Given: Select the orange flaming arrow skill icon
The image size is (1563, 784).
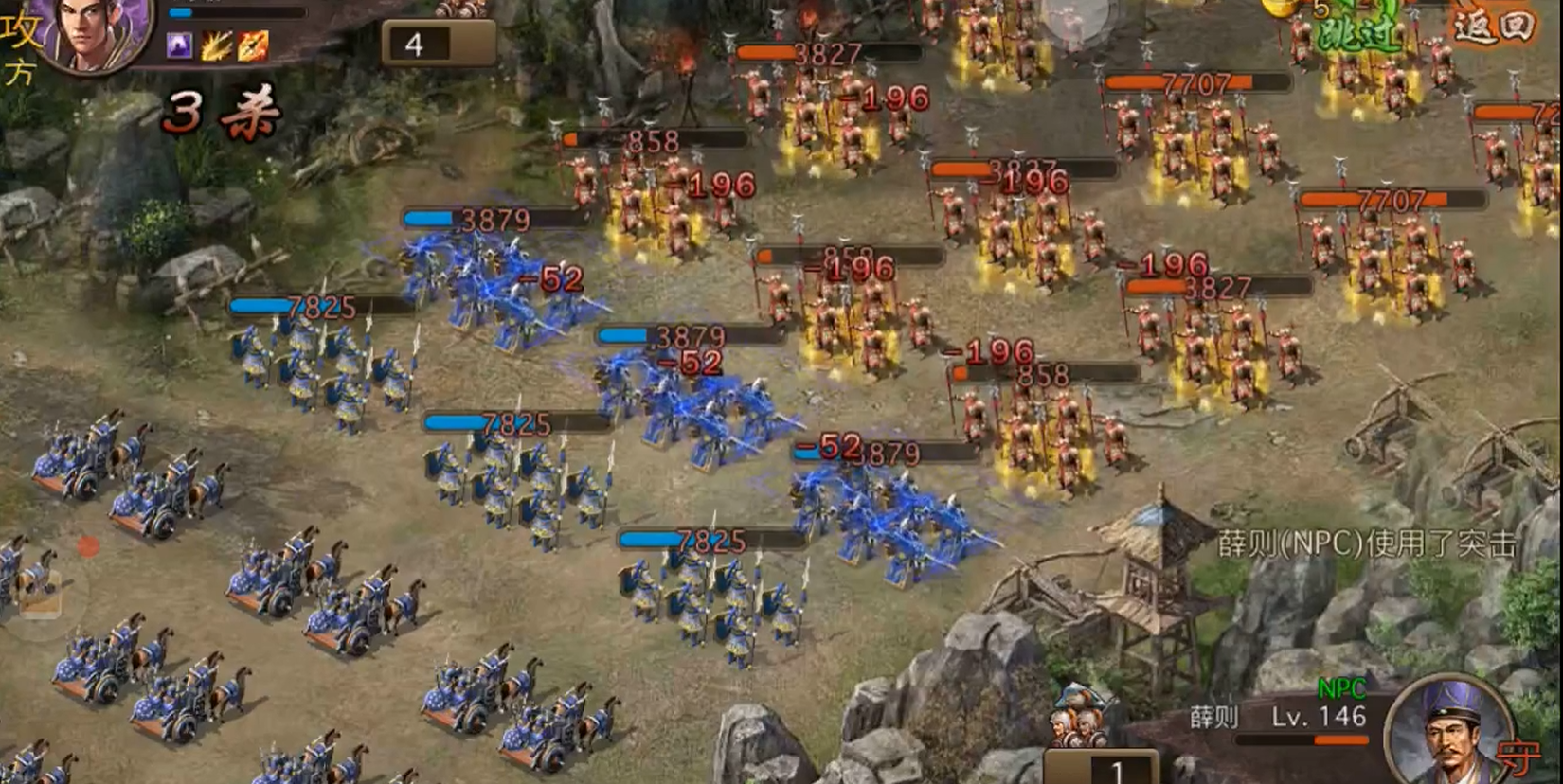Looking at the screenshot, I should pyautogui.click(x=253, y=45).
